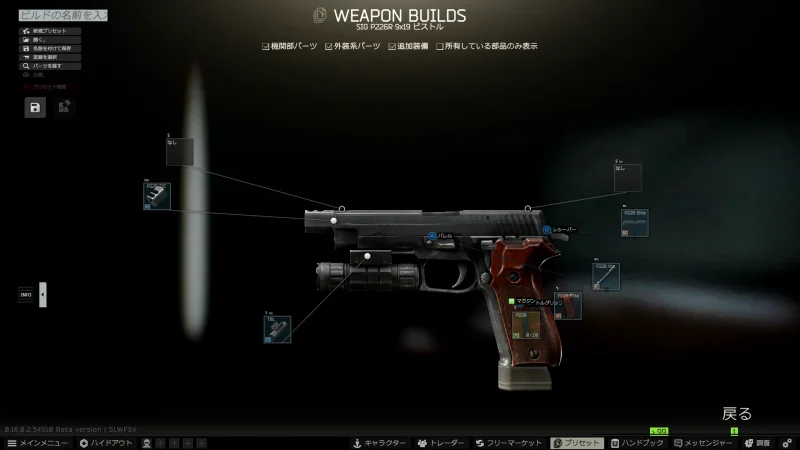Viewport: 800px width, 450px height.
Task: Select the wooden pistol grip slot
Action: click(x=568, y=305)
